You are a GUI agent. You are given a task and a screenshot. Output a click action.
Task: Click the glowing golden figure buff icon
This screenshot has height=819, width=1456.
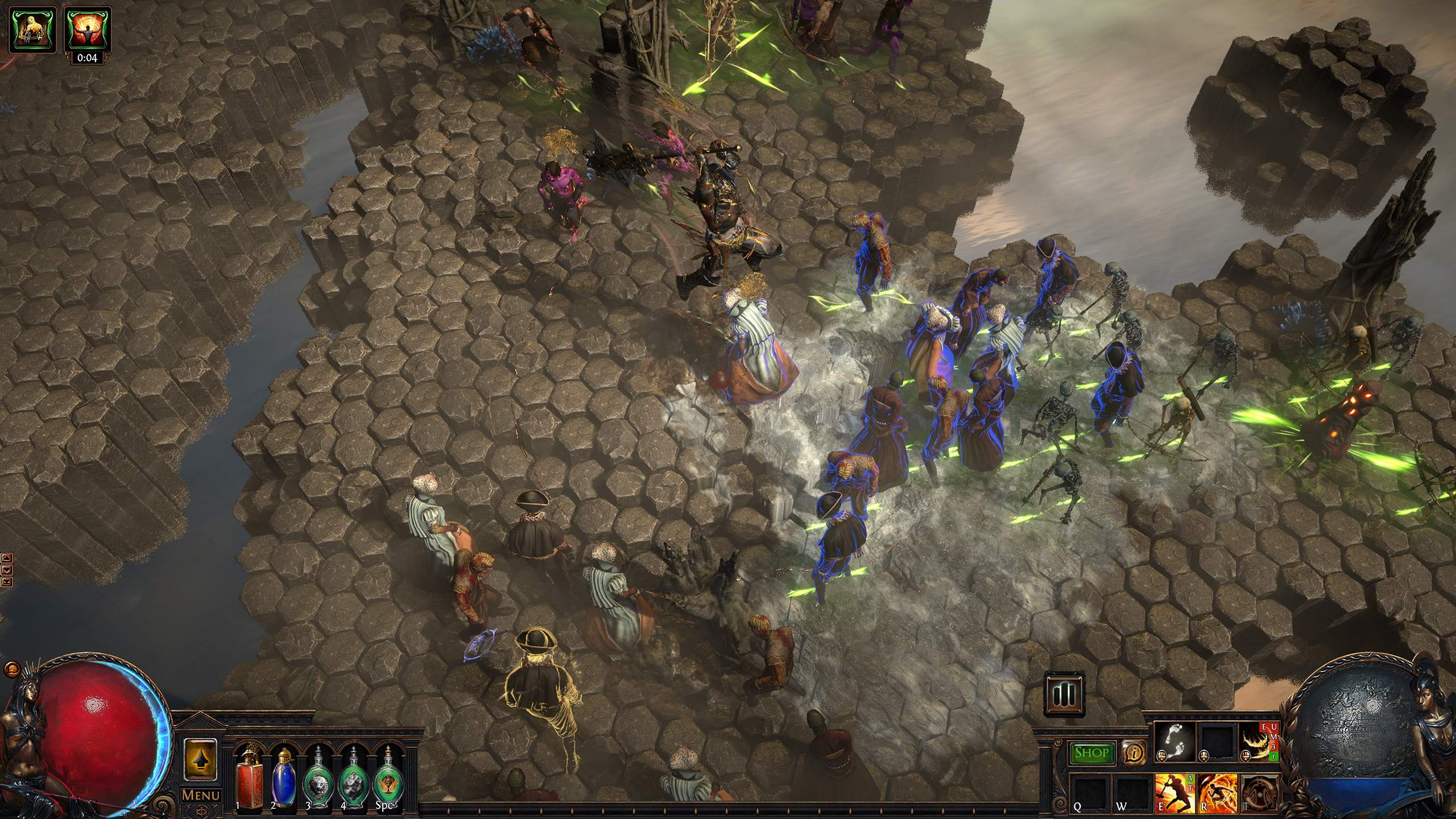tap(34, 29)
